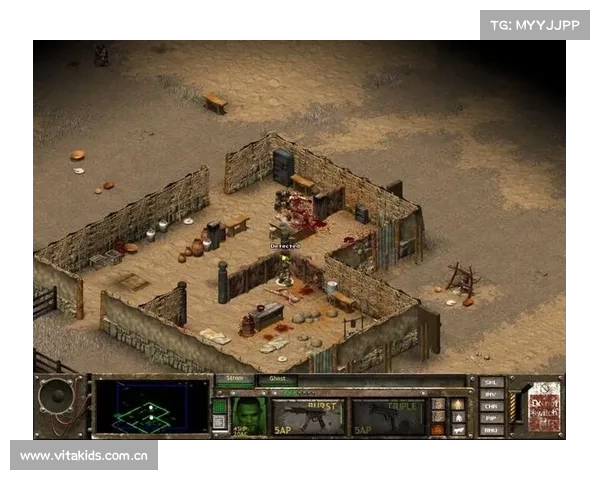The image size is (600, 480).
Task: Choose the crouching stance icon
Action: pos(458,416)
